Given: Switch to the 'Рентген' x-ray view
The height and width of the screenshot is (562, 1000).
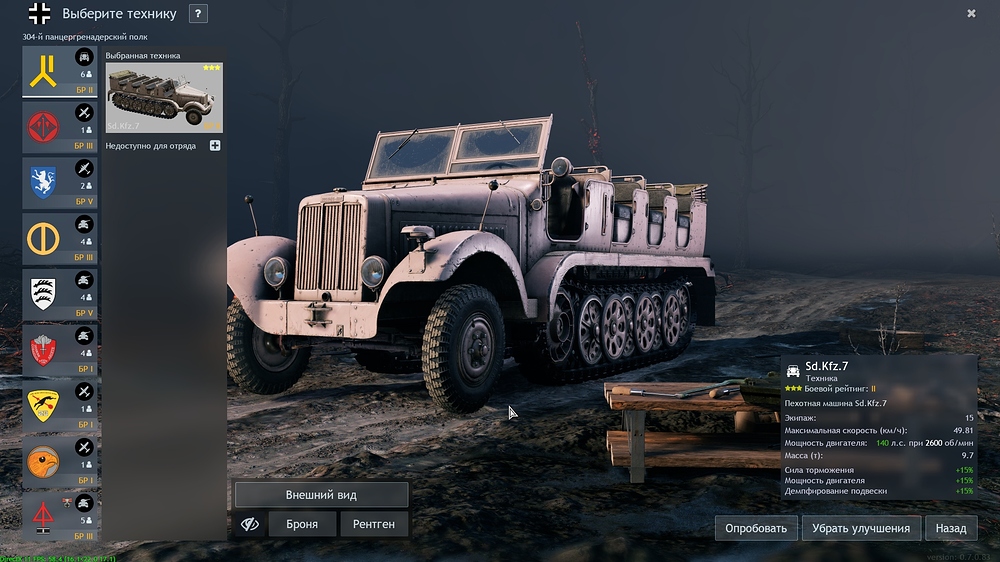Looking at the screenshot, I should point(374,524).
